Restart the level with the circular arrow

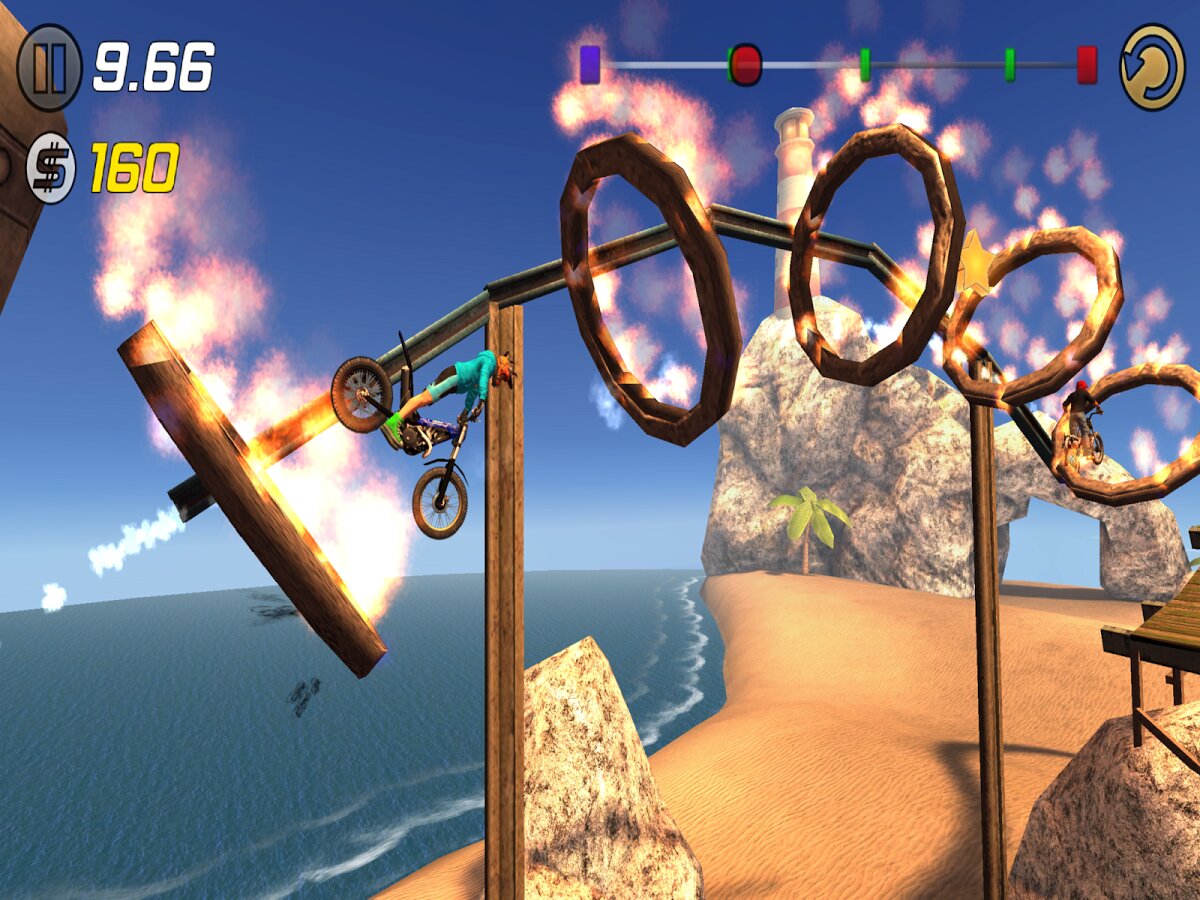point(1152,67)
